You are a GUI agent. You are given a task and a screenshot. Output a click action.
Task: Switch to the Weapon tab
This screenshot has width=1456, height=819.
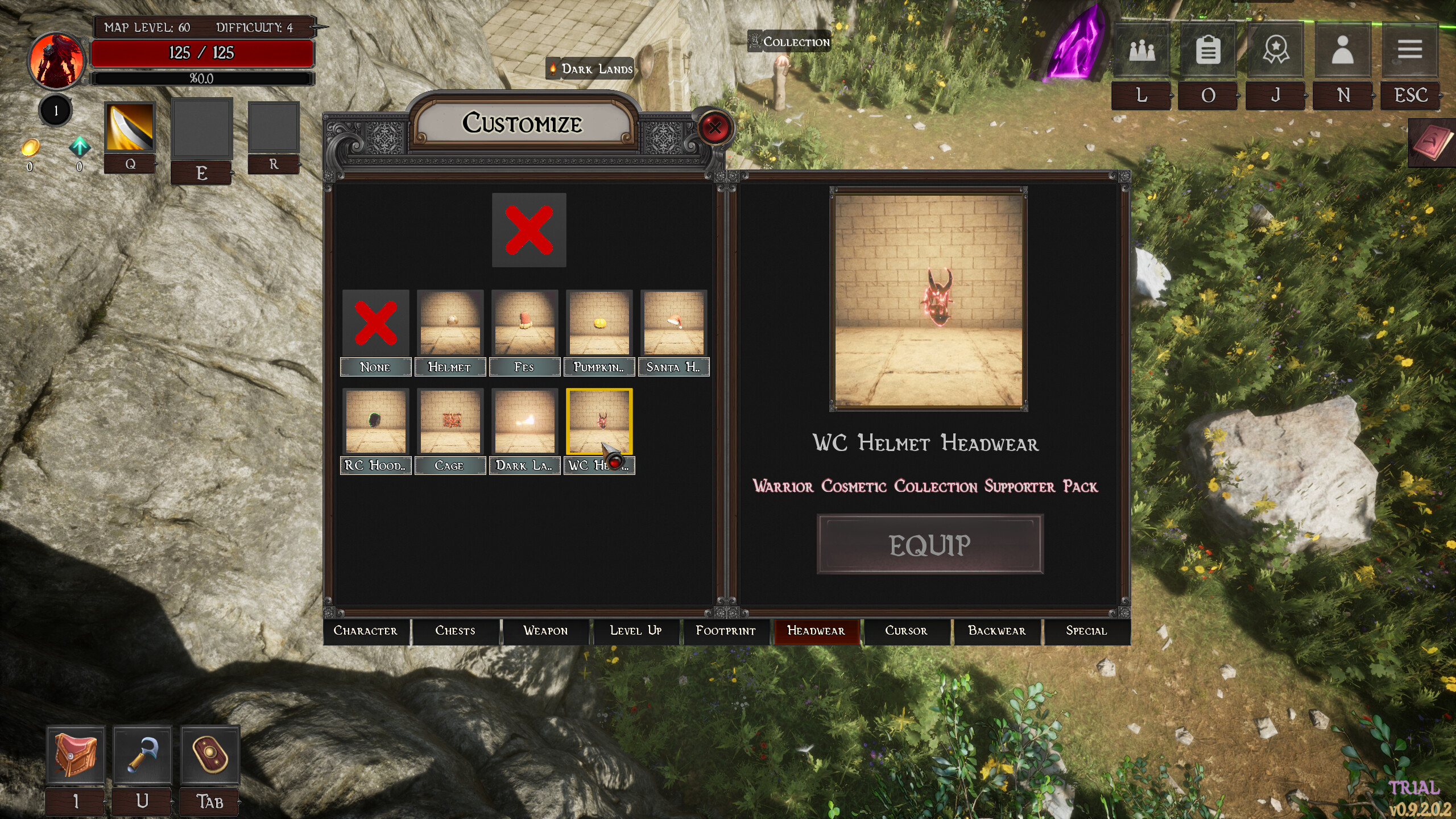coord(545,631)
